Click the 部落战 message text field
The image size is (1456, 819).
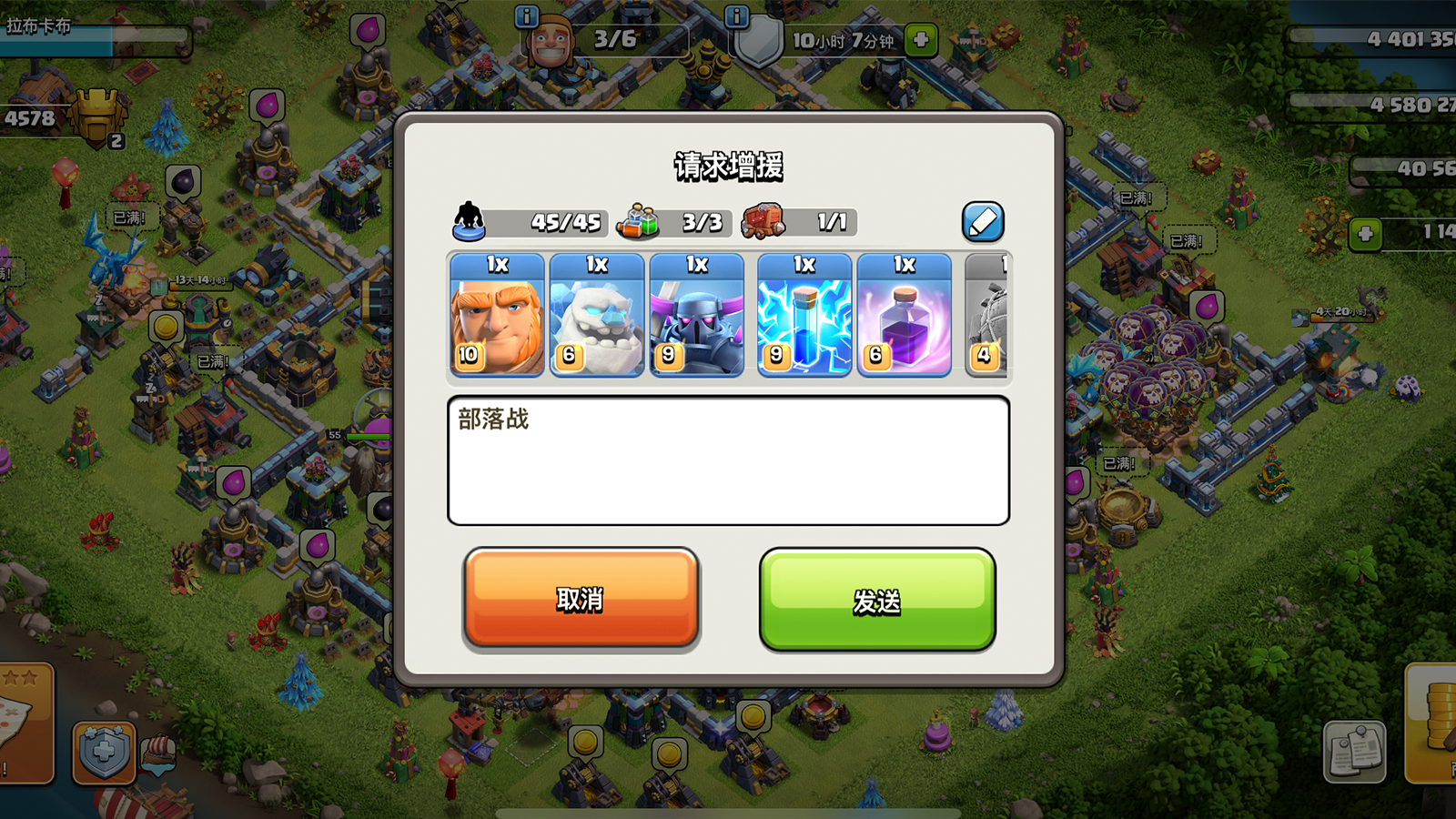pyautogui.click(x=728, y=460)
